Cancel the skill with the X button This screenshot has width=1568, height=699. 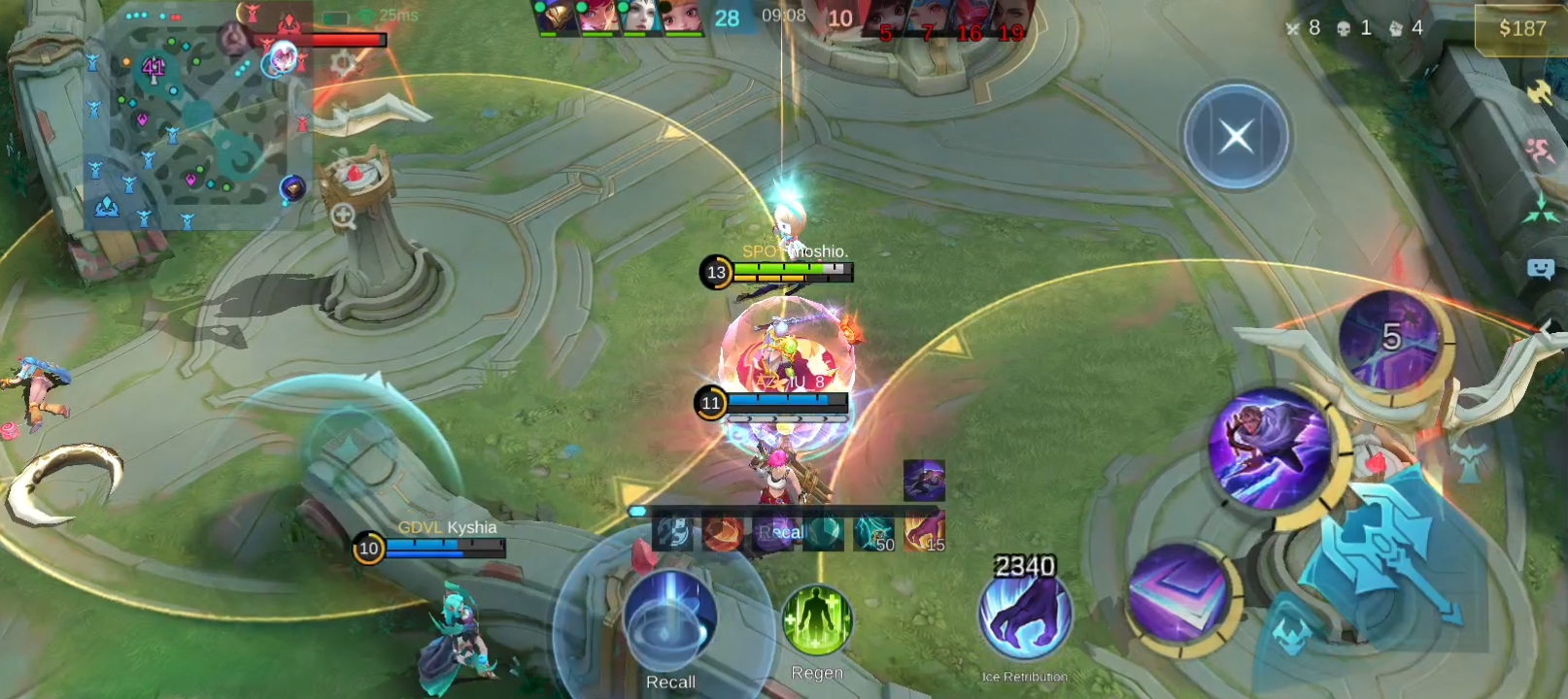tap(1236, 137)
